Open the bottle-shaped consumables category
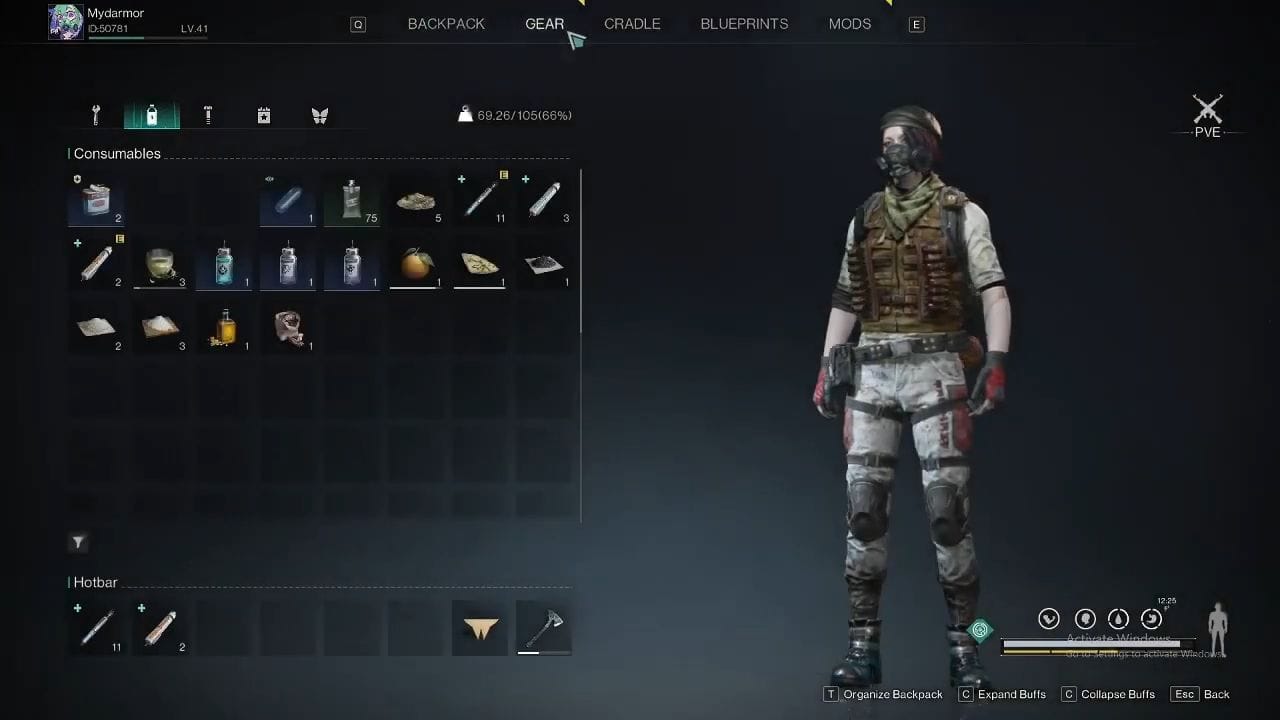1280x720 pixels. pyautogui.click(x=151, y=115)
